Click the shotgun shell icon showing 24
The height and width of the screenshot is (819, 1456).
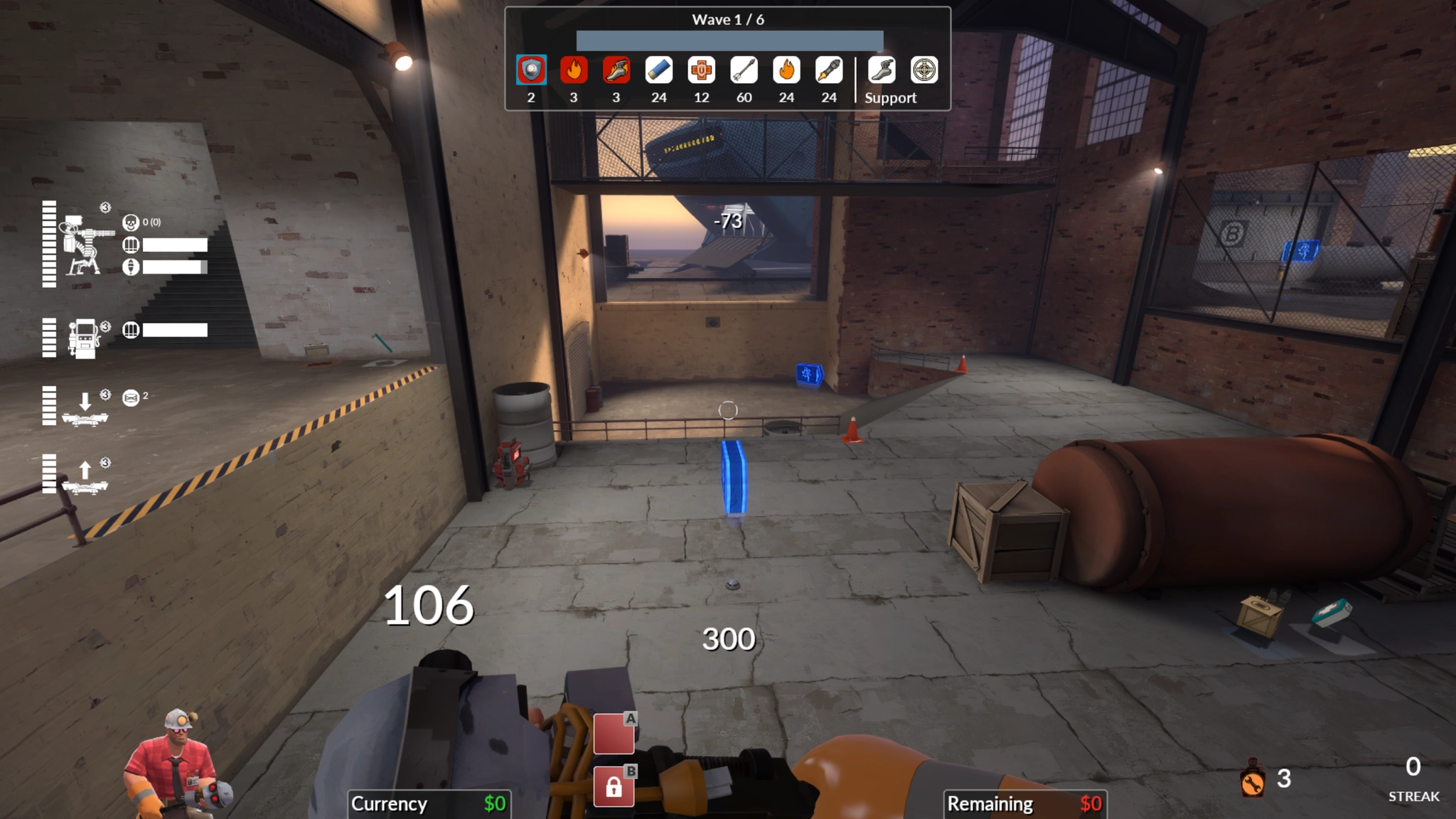(x=658, y=70)
